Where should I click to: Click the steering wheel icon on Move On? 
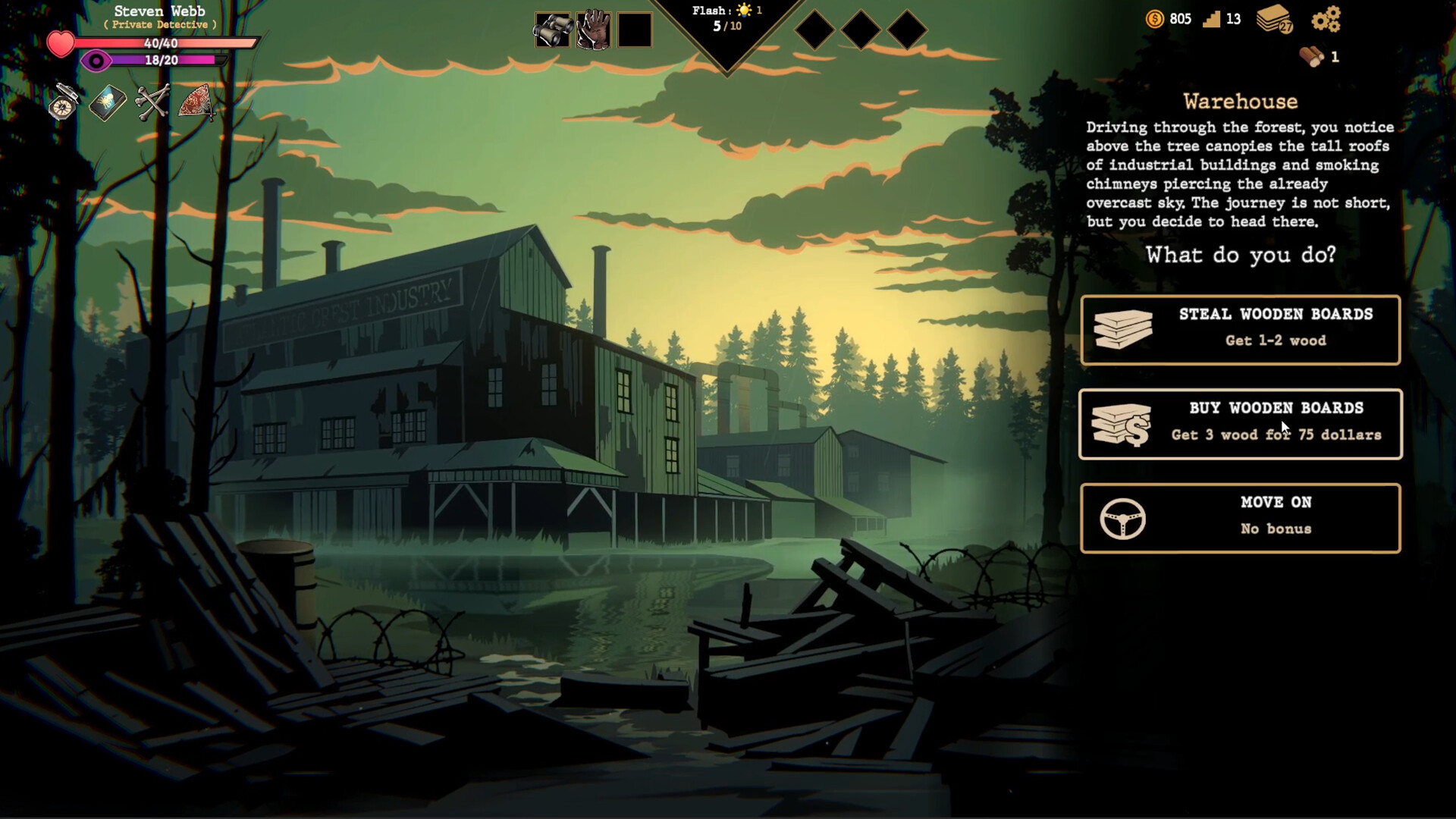tap(1123, 518)
